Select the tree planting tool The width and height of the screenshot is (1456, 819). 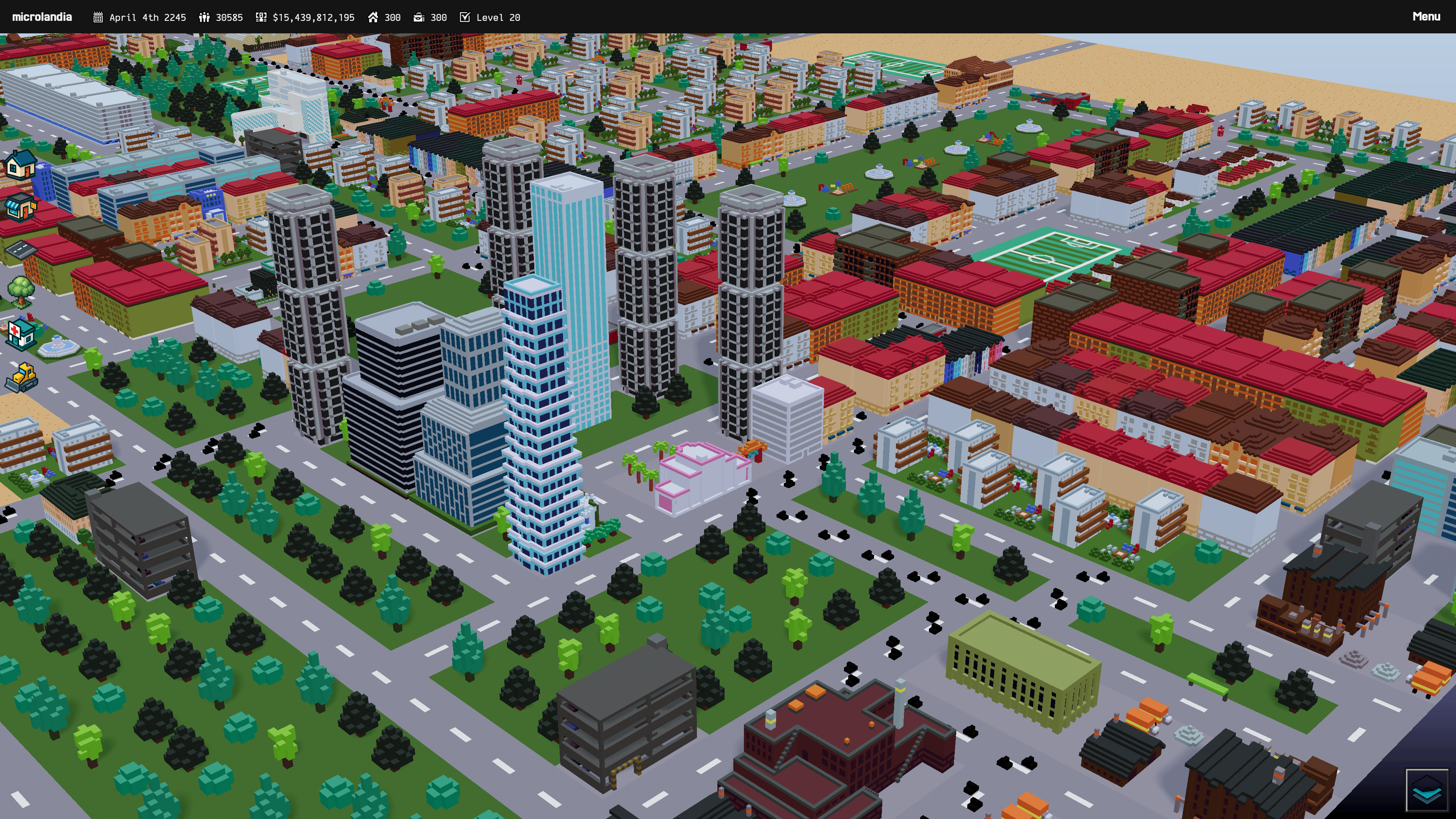click(x=21, y=291)
